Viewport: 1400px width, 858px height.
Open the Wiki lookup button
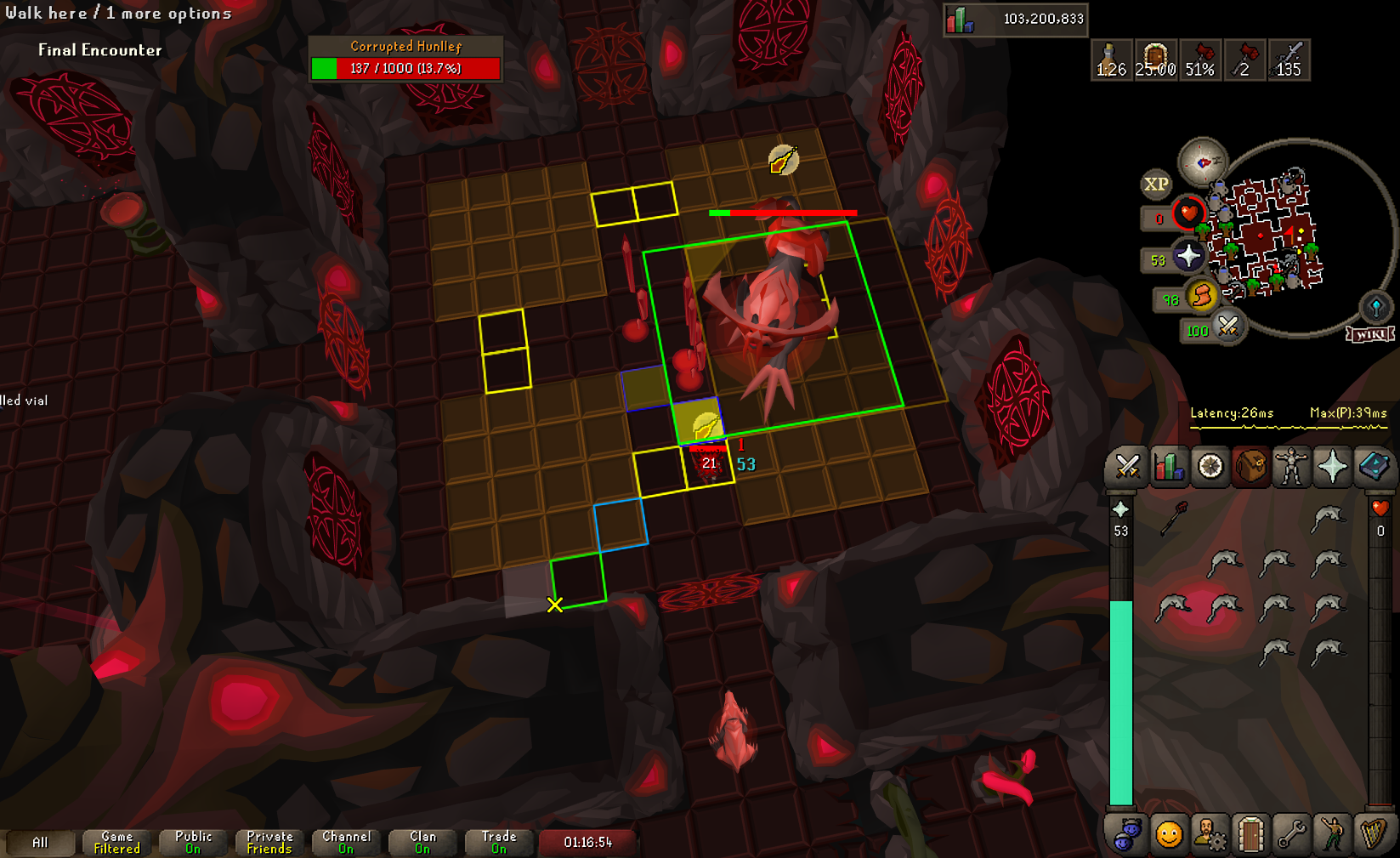(x=1370, y=334)
